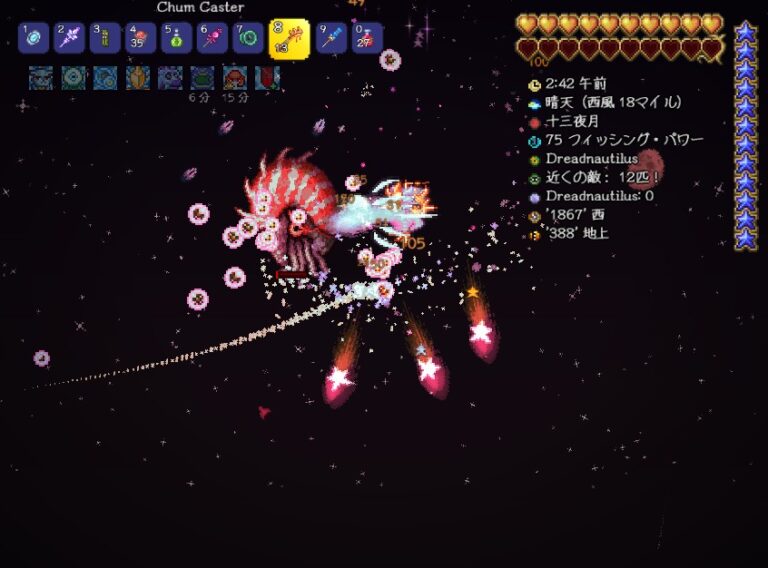Viewport: 768px width, 568px height.
Task: Click the highlighted Chum Caster hotbar slot
Action: (x=289, y=39)
